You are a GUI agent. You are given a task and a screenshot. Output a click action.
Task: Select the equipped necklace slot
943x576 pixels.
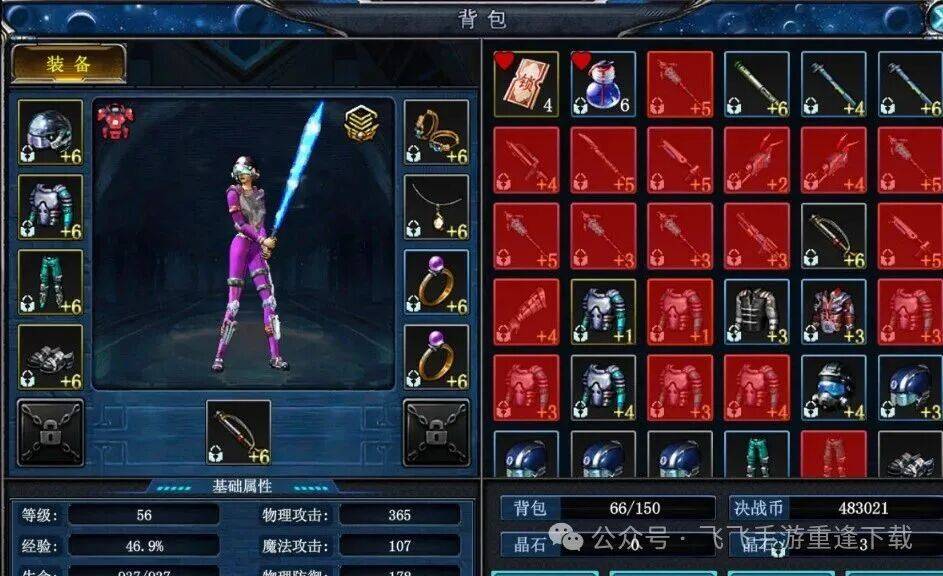point(436,207)
